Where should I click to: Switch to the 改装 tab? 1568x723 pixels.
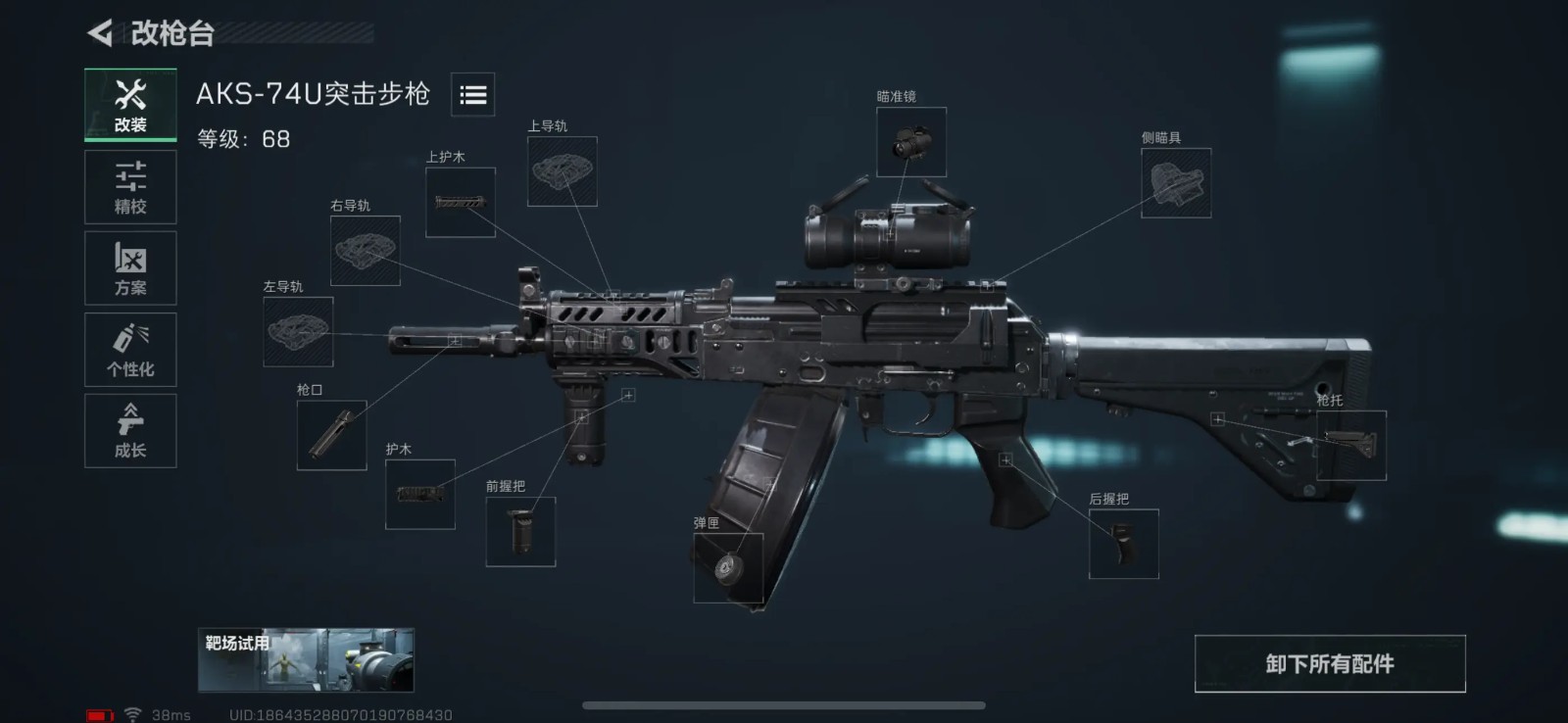130,106
